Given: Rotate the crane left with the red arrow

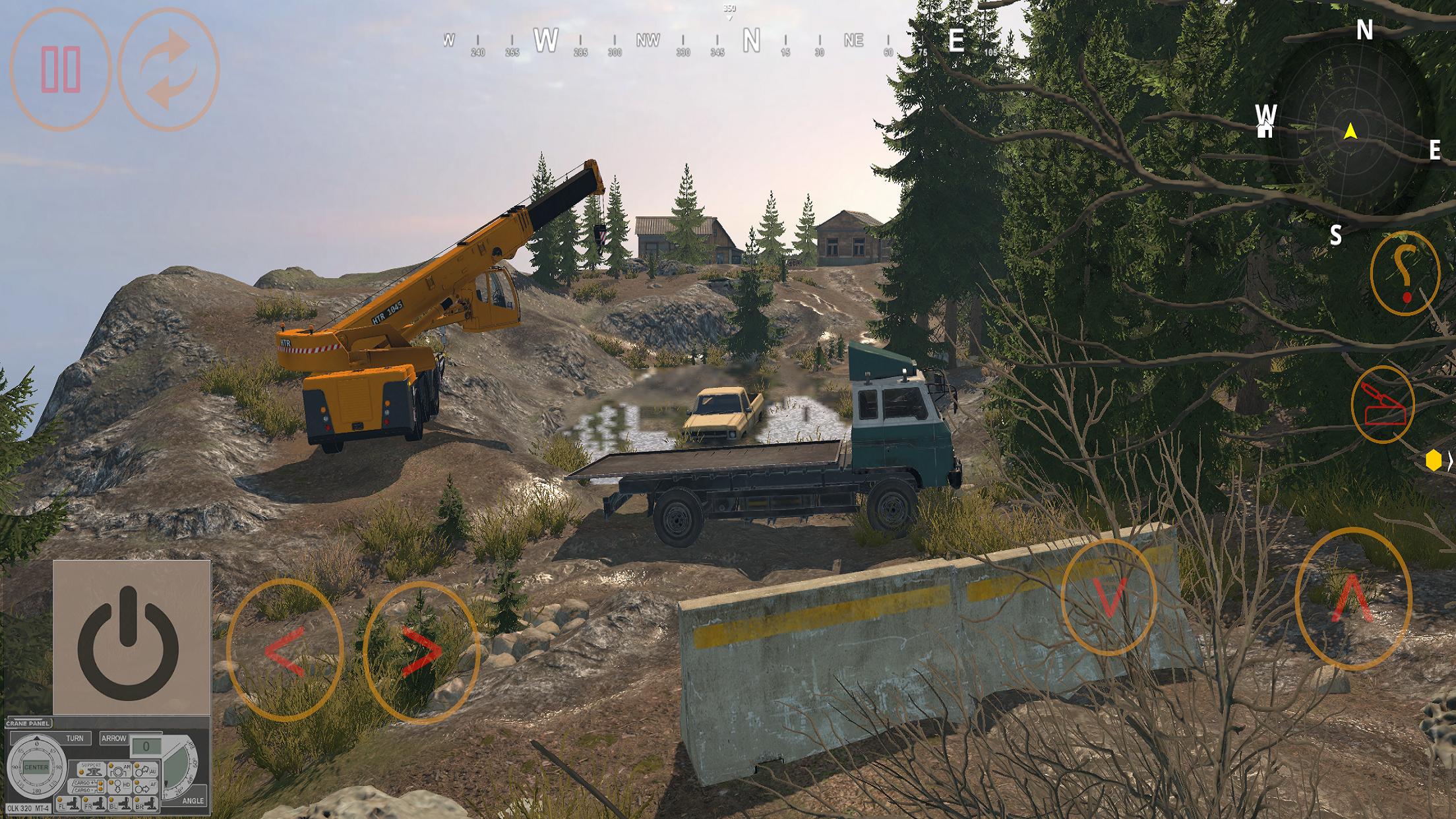Looking at the screenshot, I should 285,651.
